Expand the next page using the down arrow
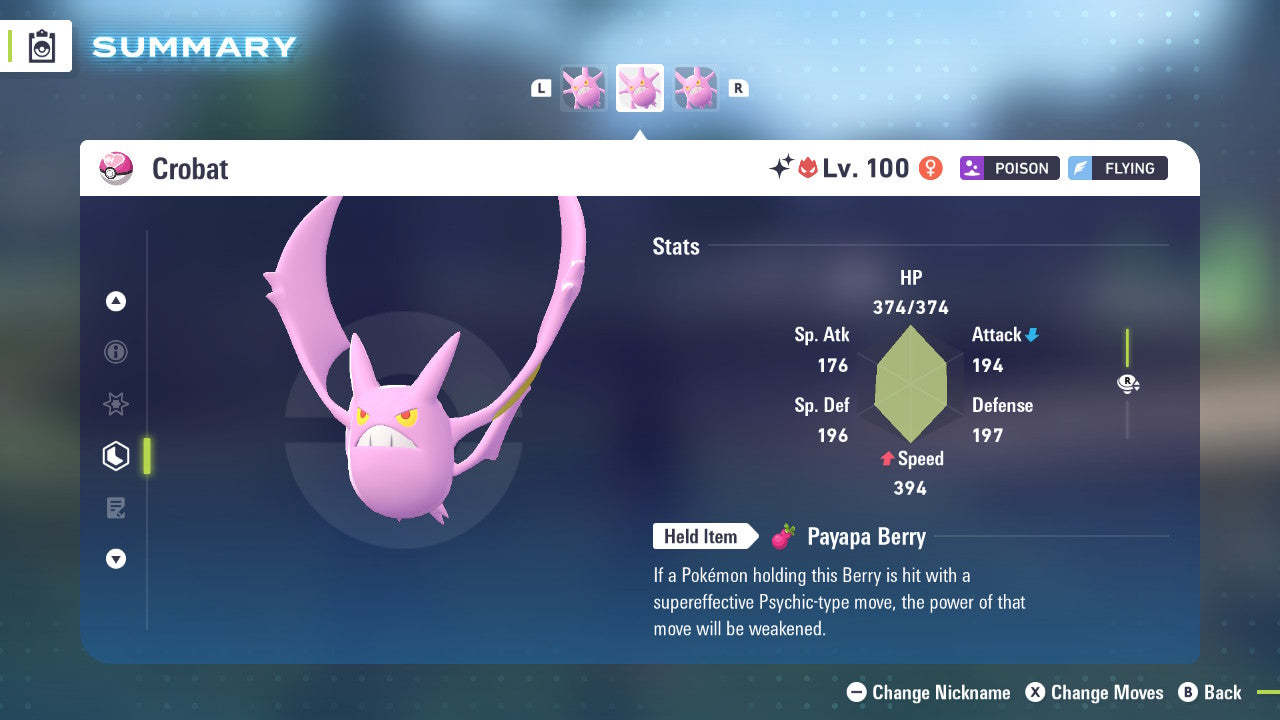The height and width of the screenshot is (720, 1280). click(116, 559)
